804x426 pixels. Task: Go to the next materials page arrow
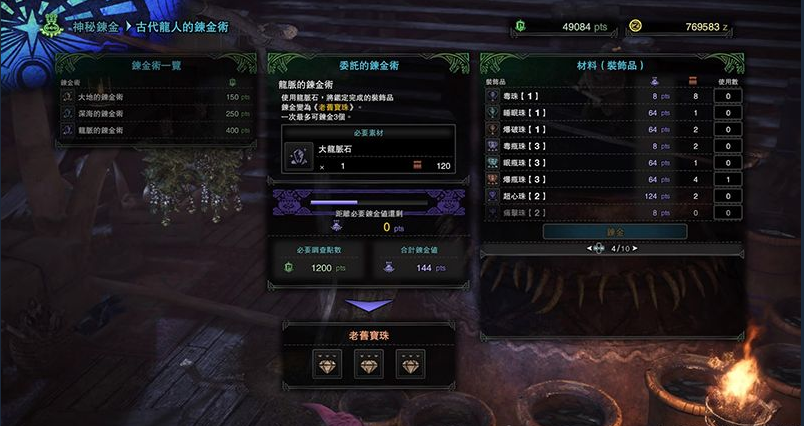tap(638, 248)
